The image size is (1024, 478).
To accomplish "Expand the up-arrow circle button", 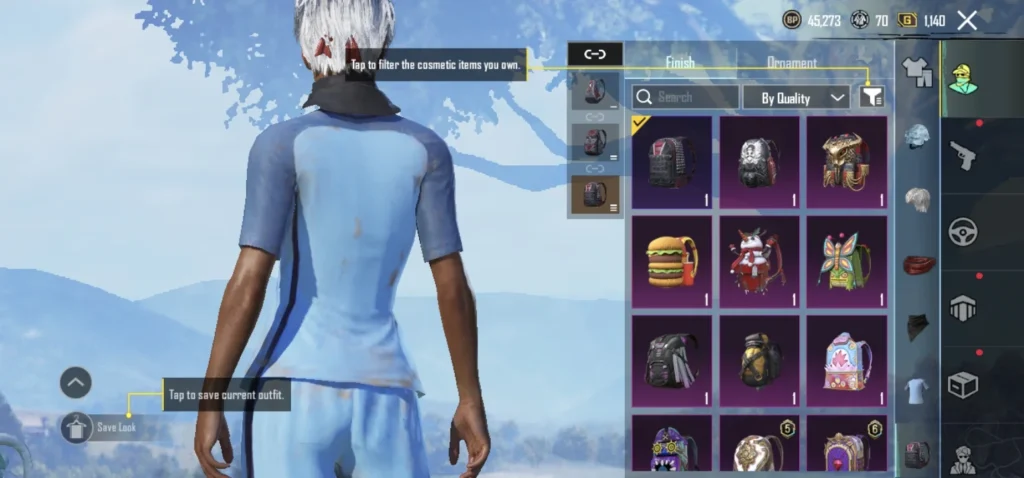I will tap(76, 382).
